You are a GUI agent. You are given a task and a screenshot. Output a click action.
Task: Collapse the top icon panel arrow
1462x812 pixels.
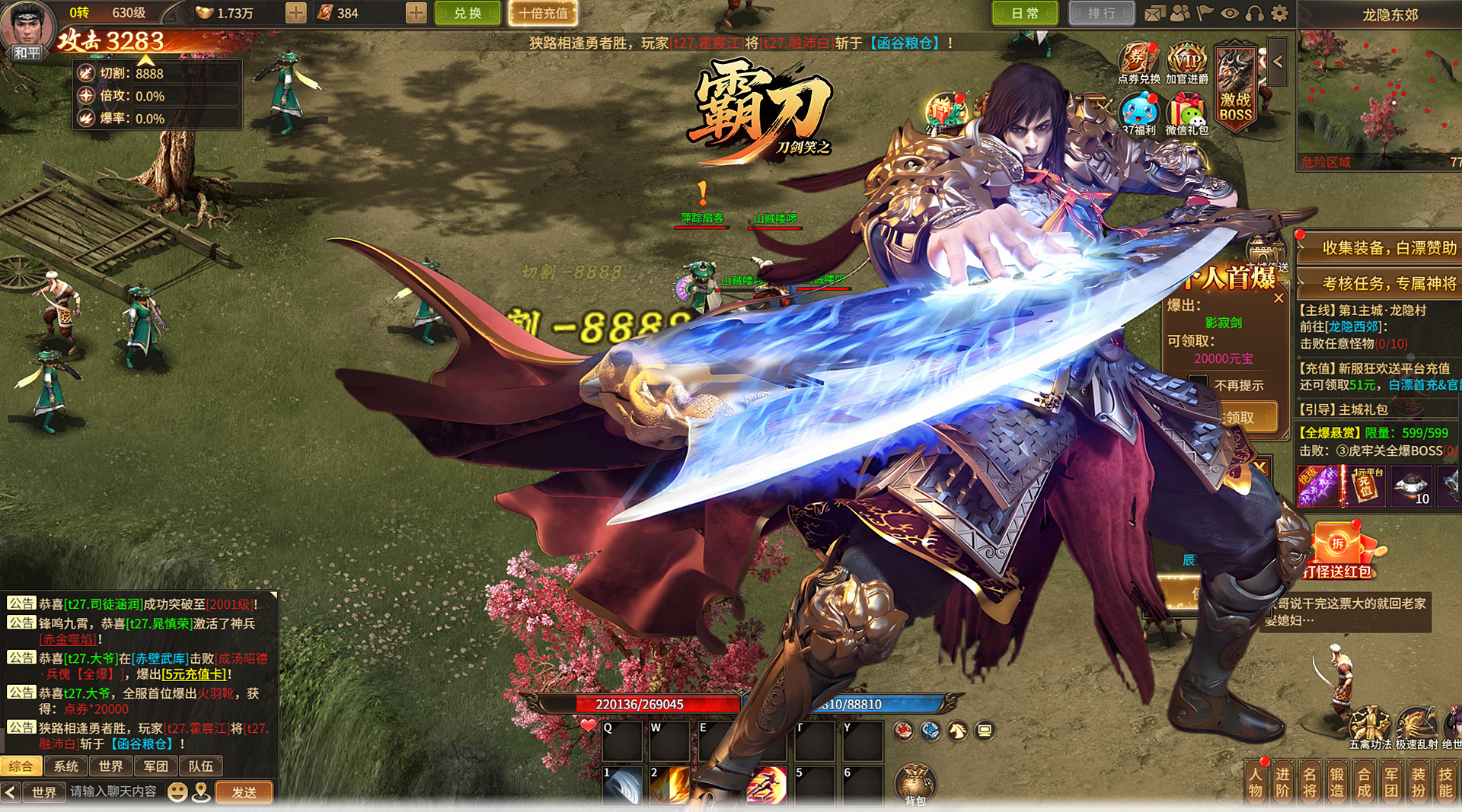(1278, 62)
